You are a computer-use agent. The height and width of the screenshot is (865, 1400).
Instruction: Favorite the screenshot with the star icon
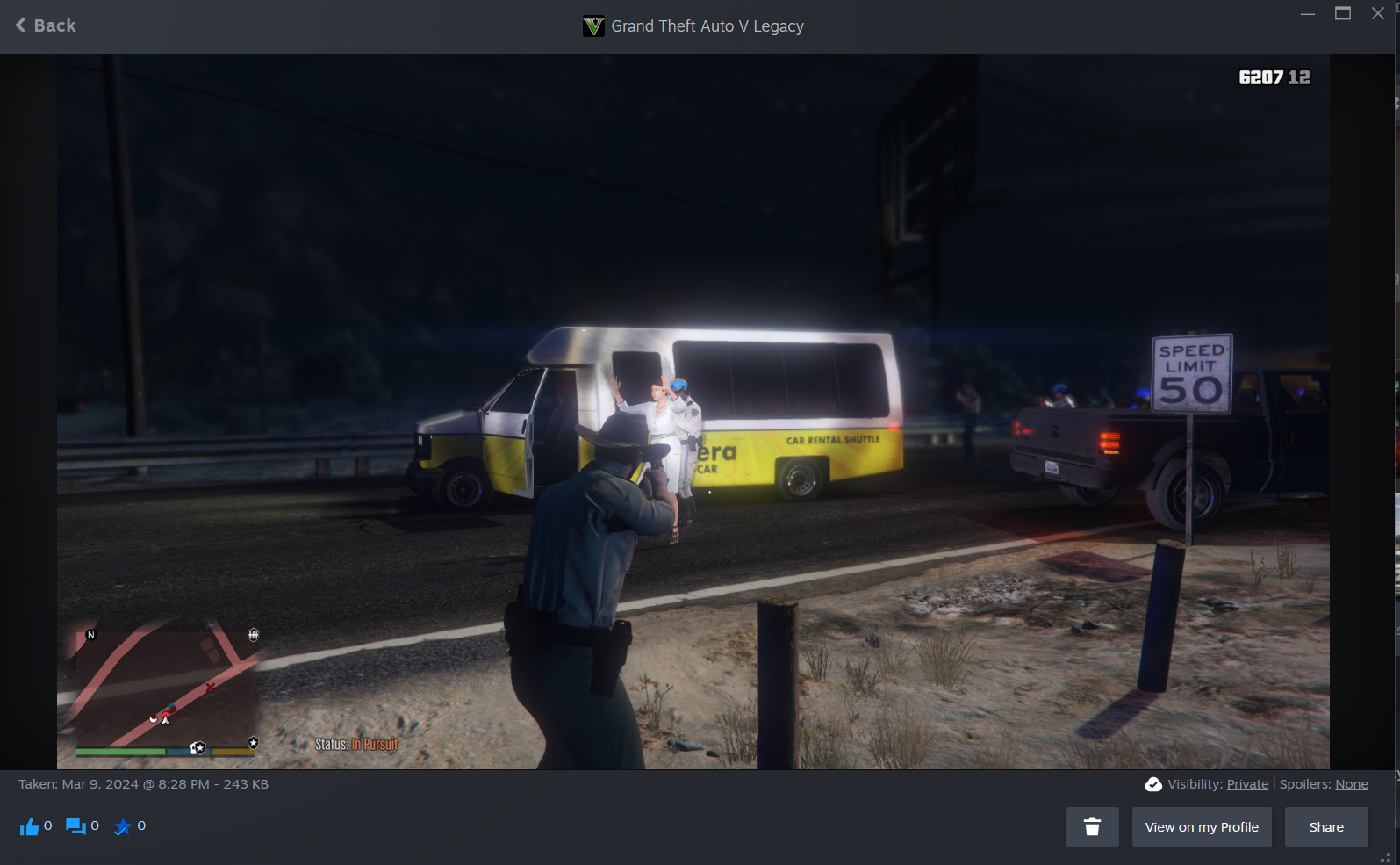[x=123, y=826]
